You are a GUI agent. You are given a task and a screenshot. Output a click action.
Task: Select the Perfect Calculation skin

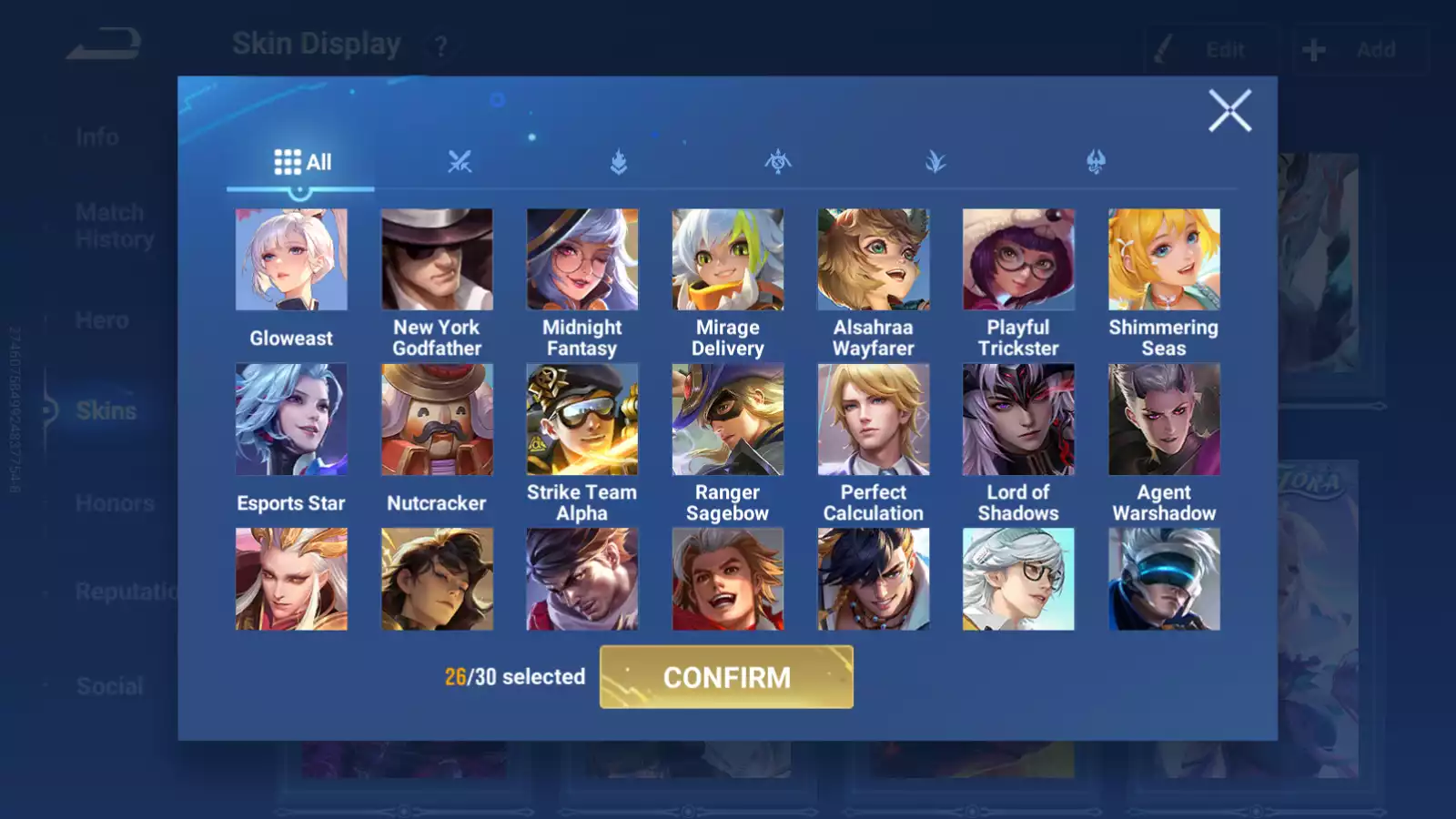[874, 420]
